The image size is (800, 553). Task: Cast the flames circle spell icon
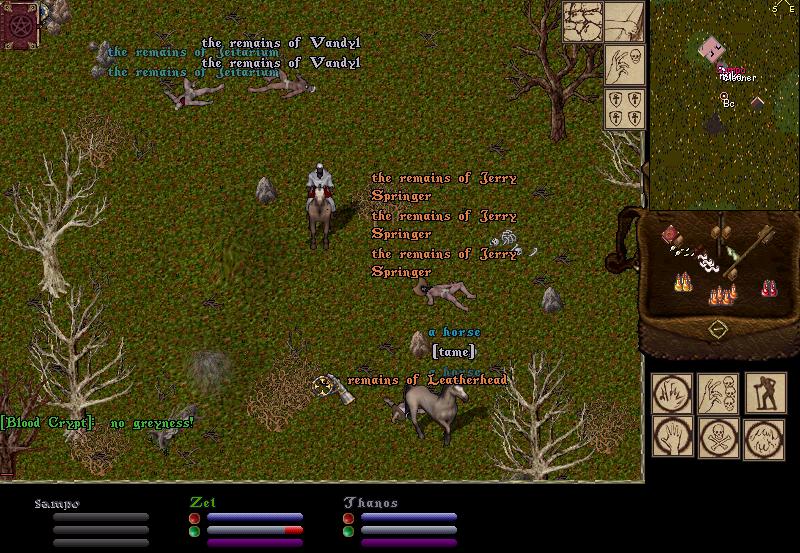pos(765,438)
